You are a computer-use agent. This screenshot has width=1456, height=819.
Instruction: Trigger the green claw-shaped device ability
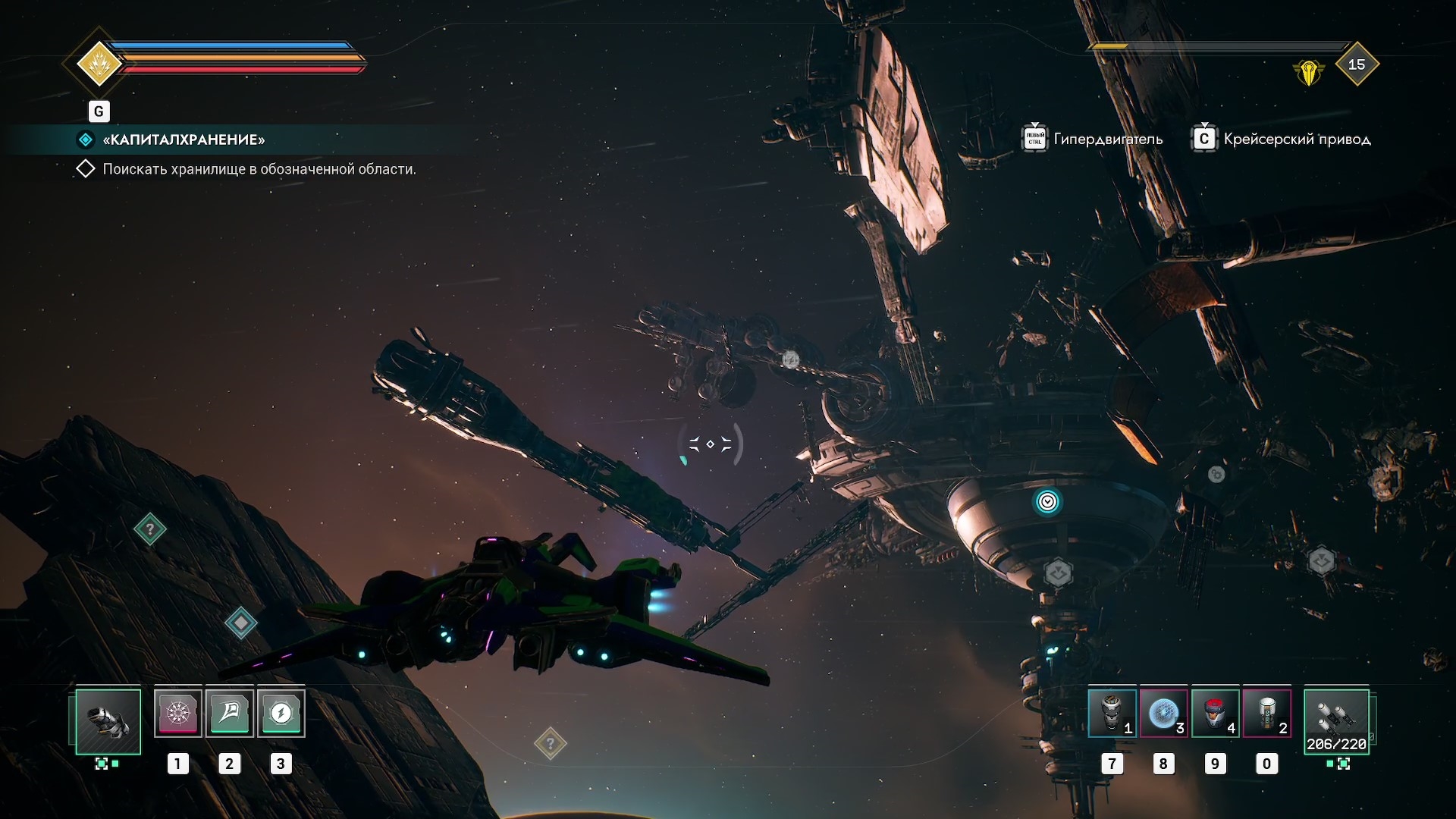click(x=230, y=713)
